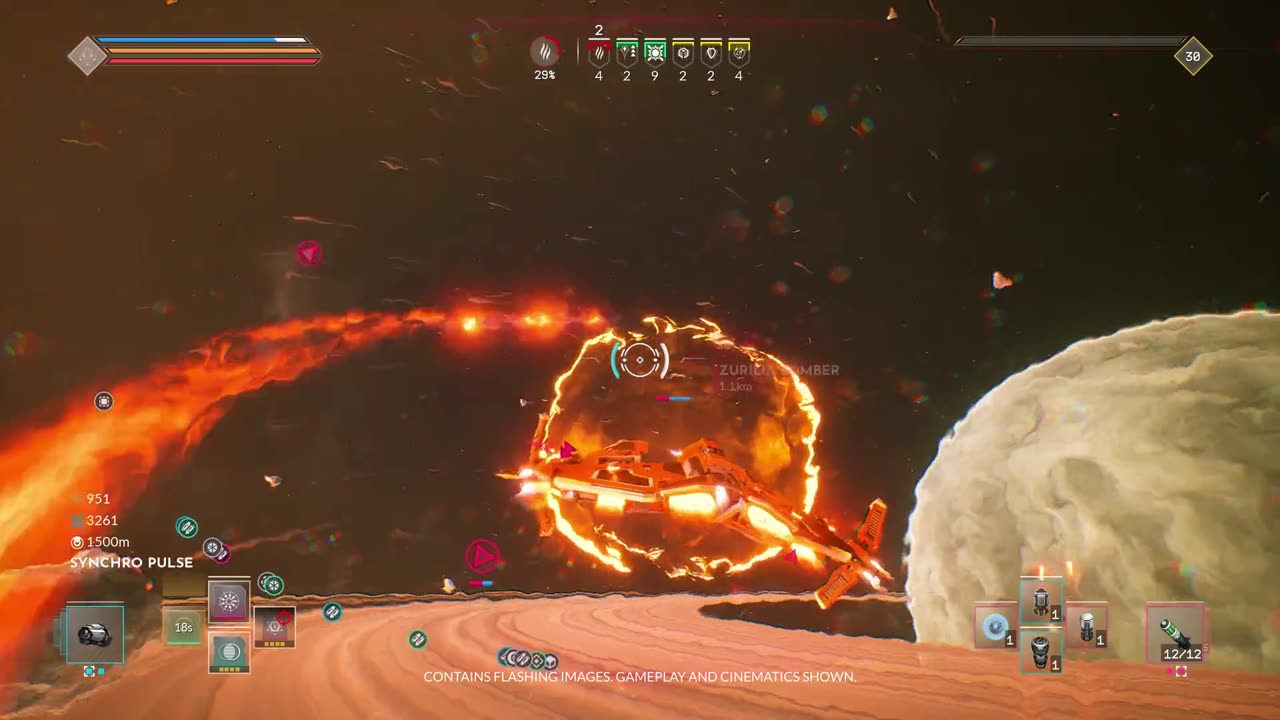Select the yellow shield status badge
The height and width of the screenshot is (720, 1280).
(711, 53)
